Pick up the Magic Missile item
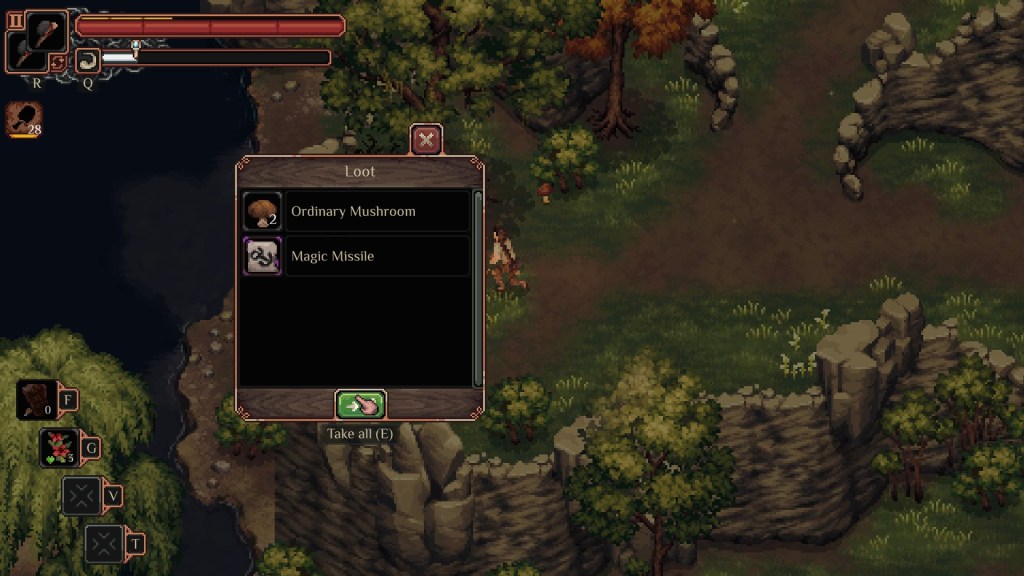Viewport: 1024px width, 576px height. tap(356, 256)
